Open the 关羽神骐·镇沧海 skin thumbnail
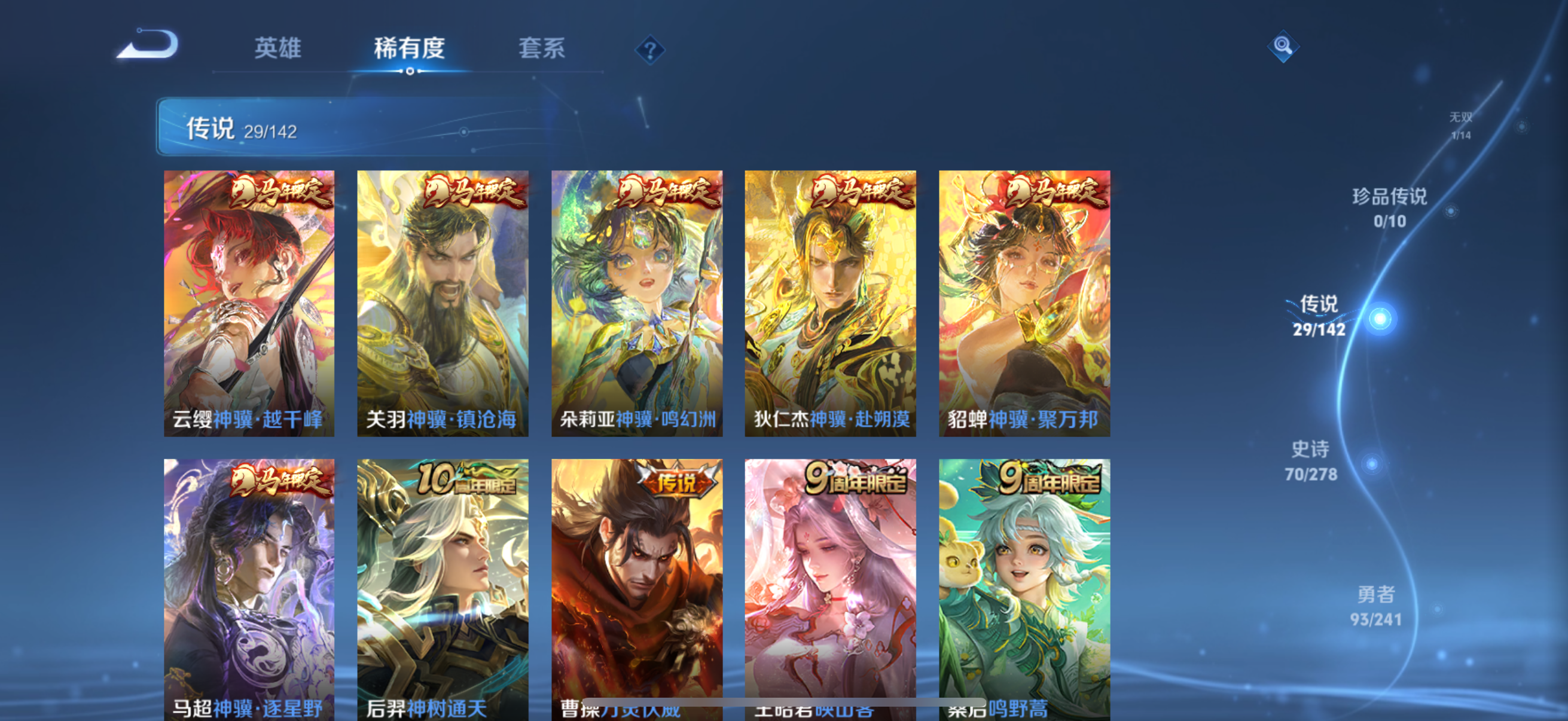This screenshot has height=721, width=1568. (444, 304)
